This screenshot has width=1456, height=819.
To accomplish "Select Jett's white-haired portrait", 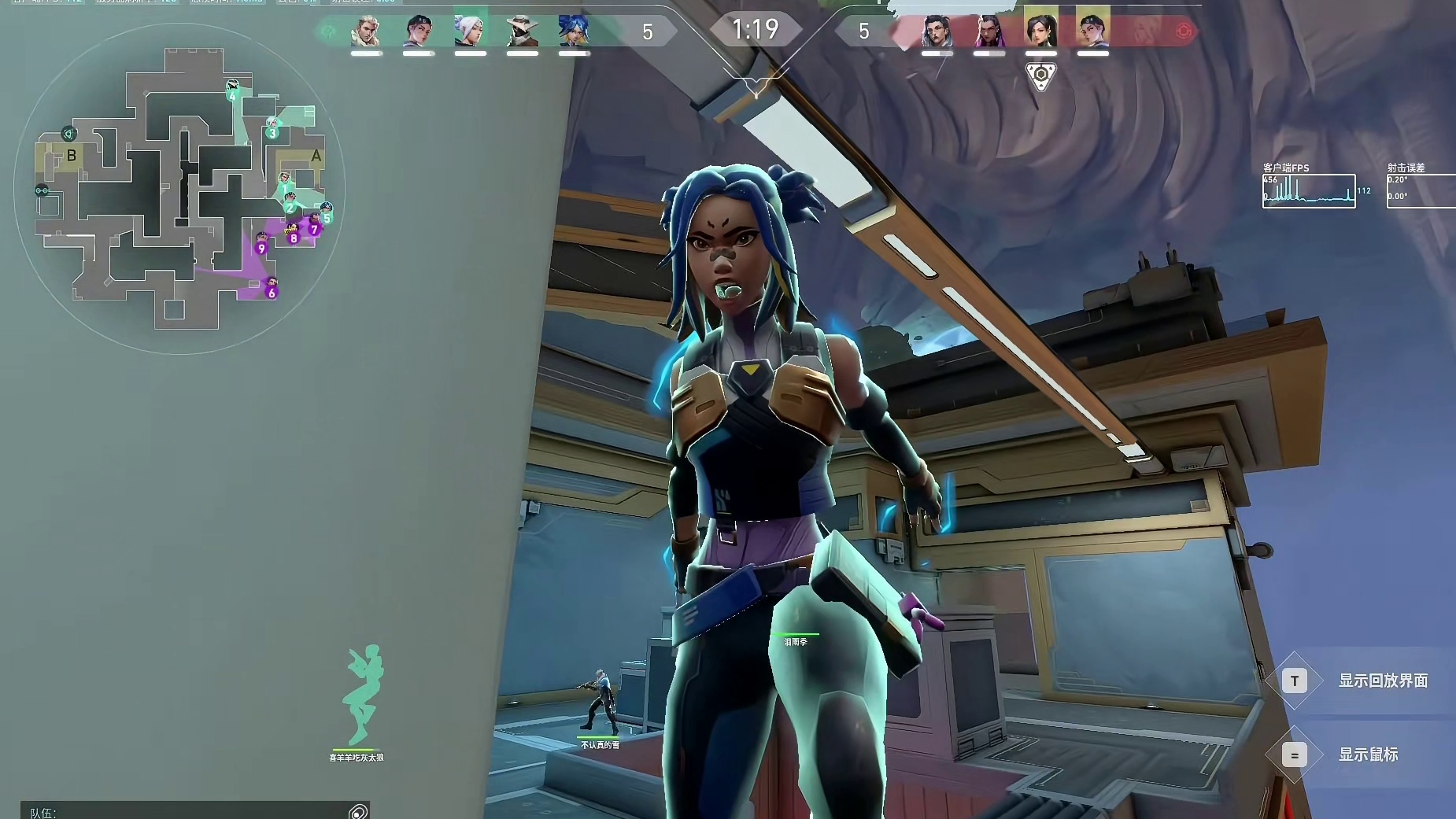I will tap(470, 31).
